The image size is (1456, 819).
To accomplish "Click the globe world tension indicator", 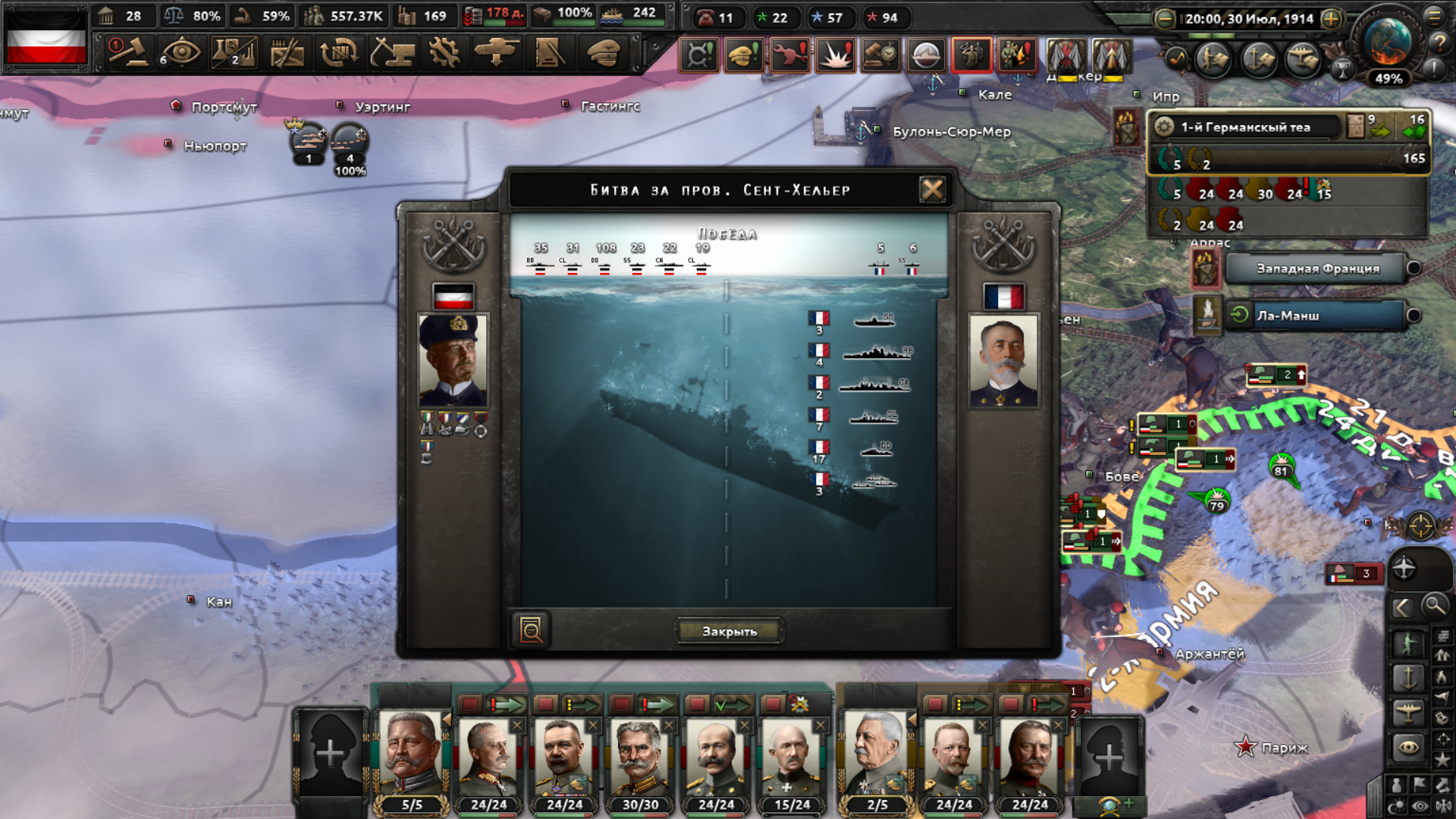I will tap(1388, 42).
